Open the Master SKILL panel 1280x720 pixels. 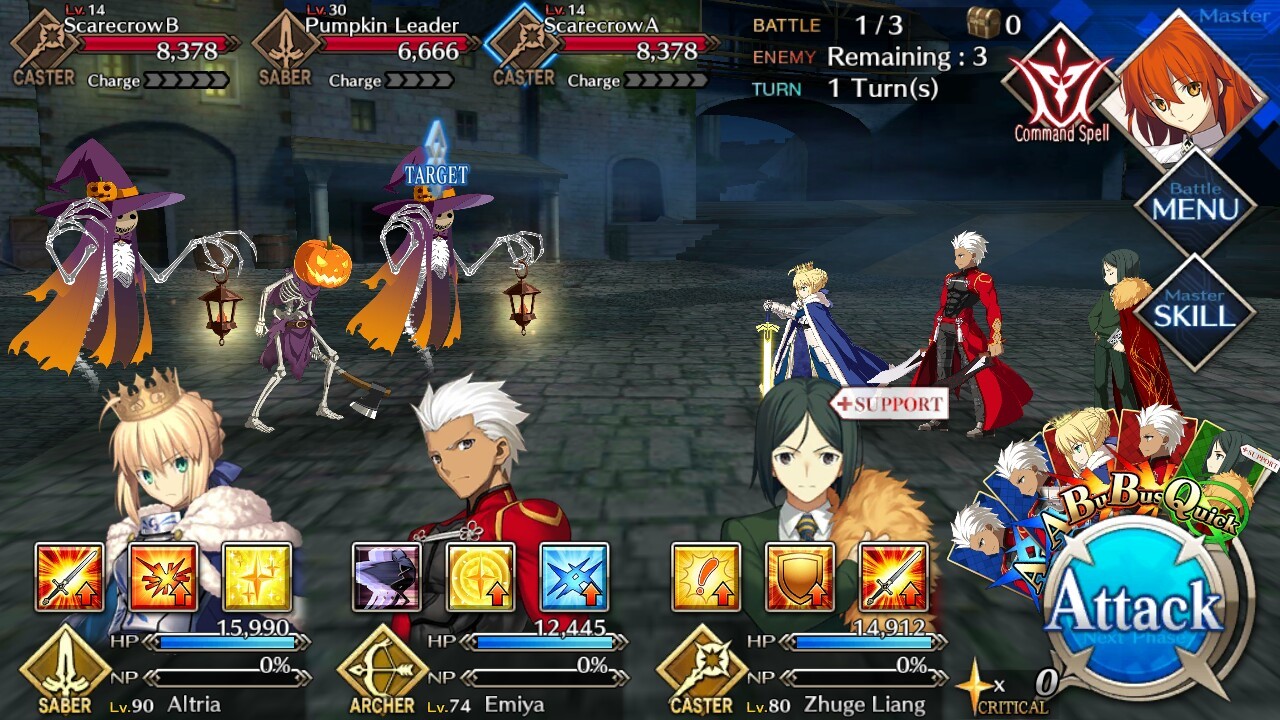1195,311
